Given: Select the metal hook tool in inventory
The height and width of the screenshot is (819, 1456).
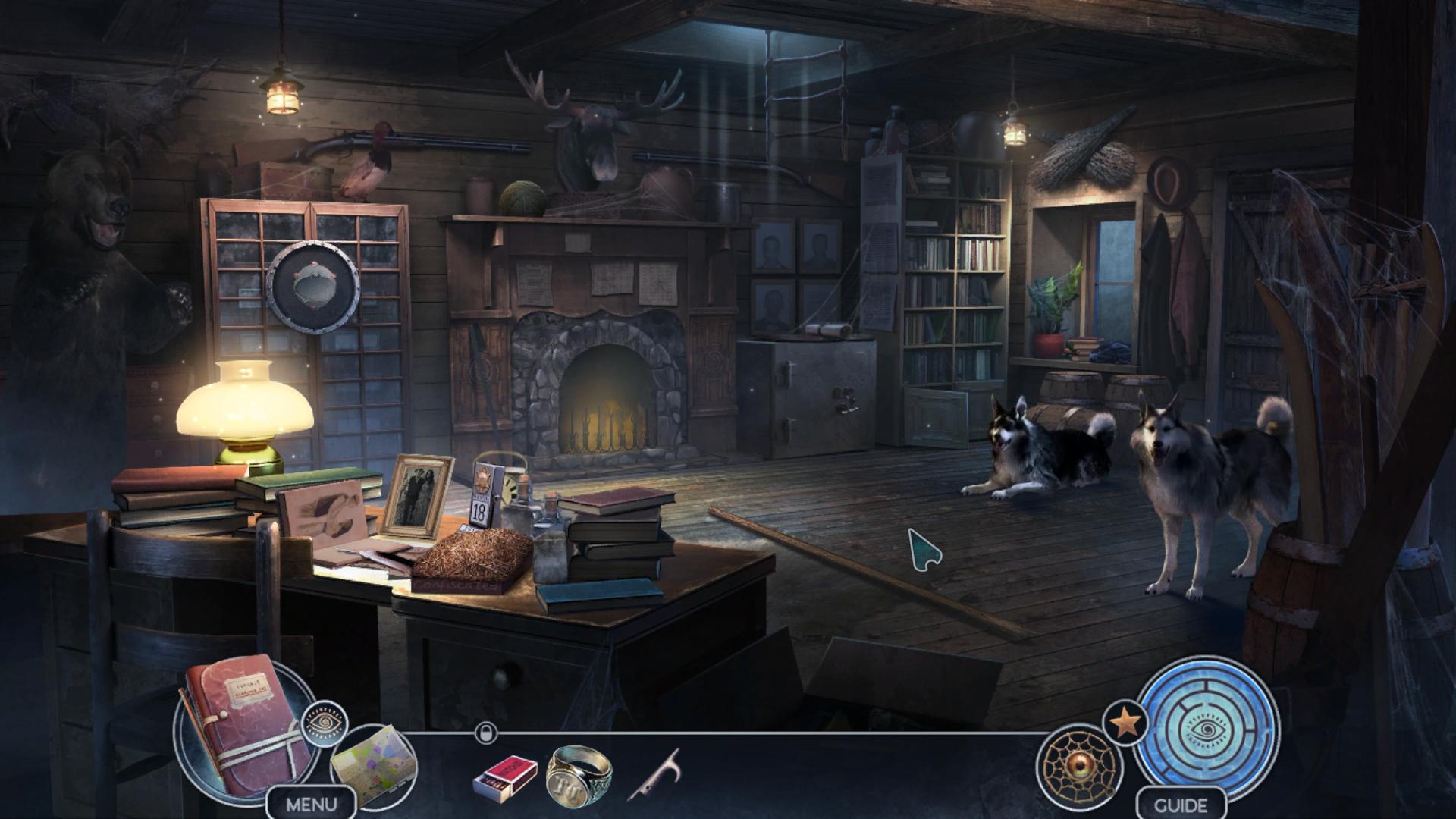Looking at the screenshot, I should click(654, 774).
